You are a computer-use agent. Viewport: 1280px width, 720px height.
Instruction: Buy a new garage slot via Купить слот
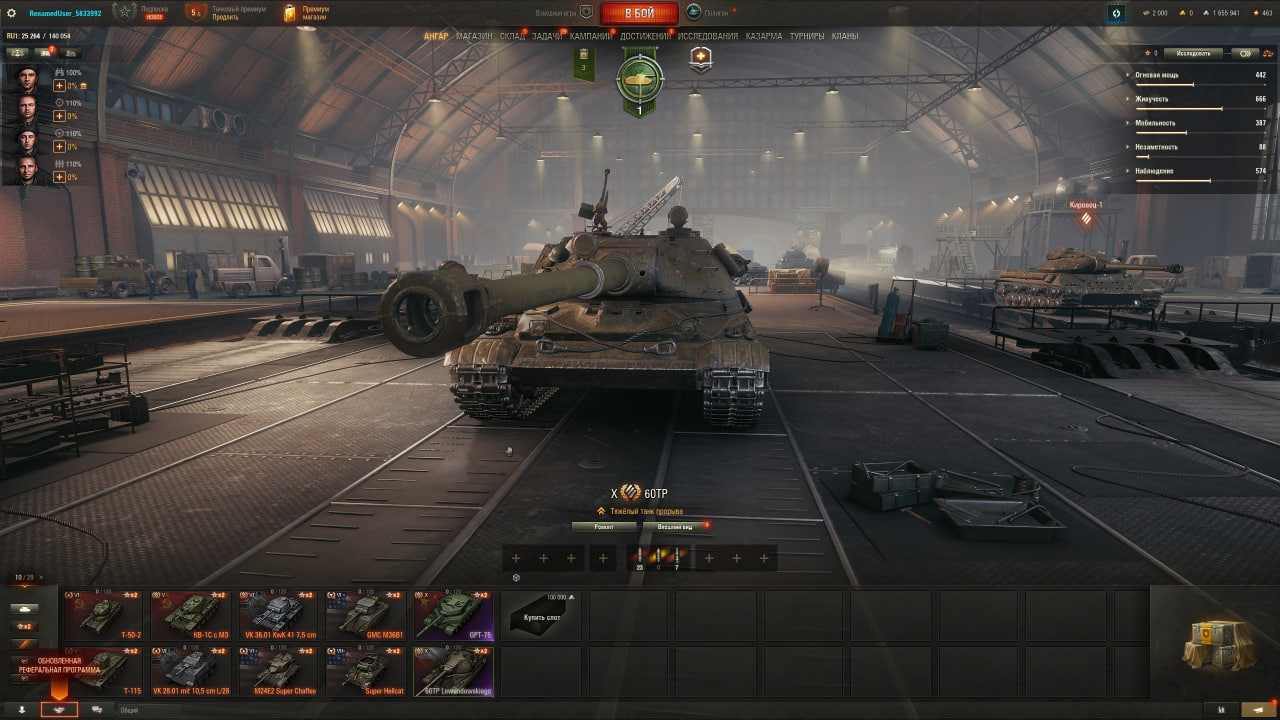(x=540, y=615)
